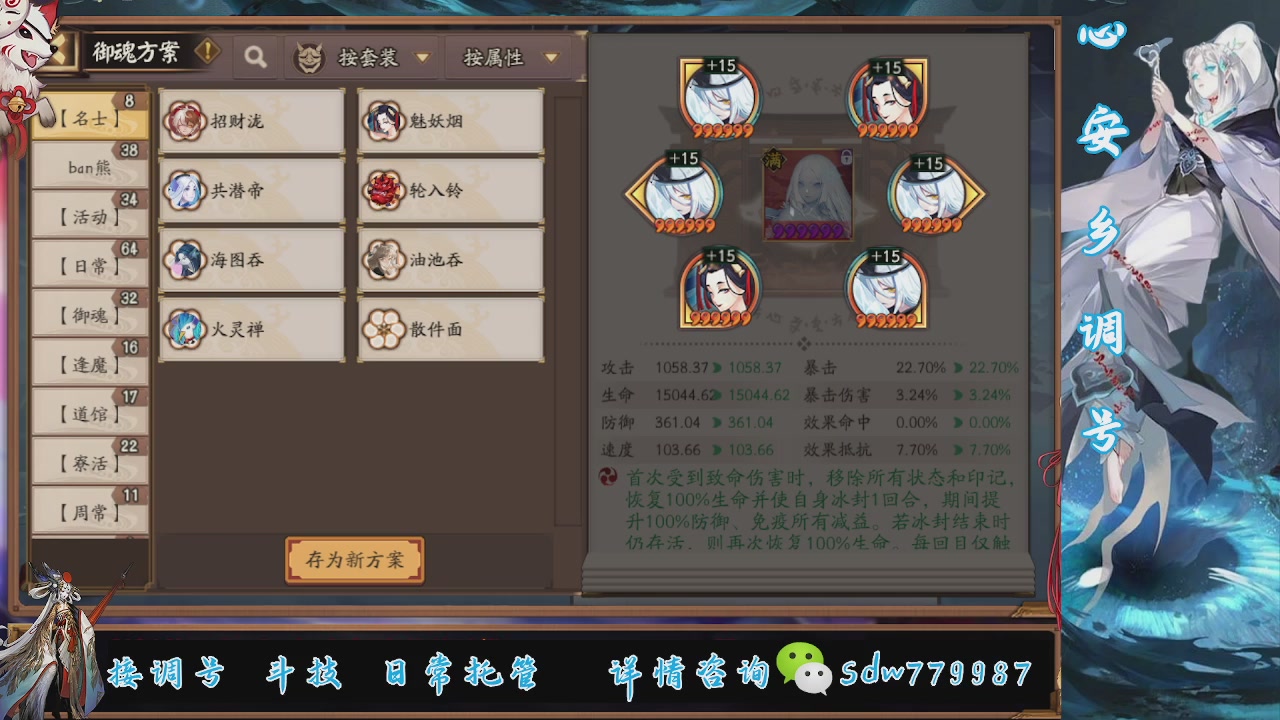The image size is (1280, 720).
Task: Select the 火灵禅 plan icon
Action: pos(184,327)
